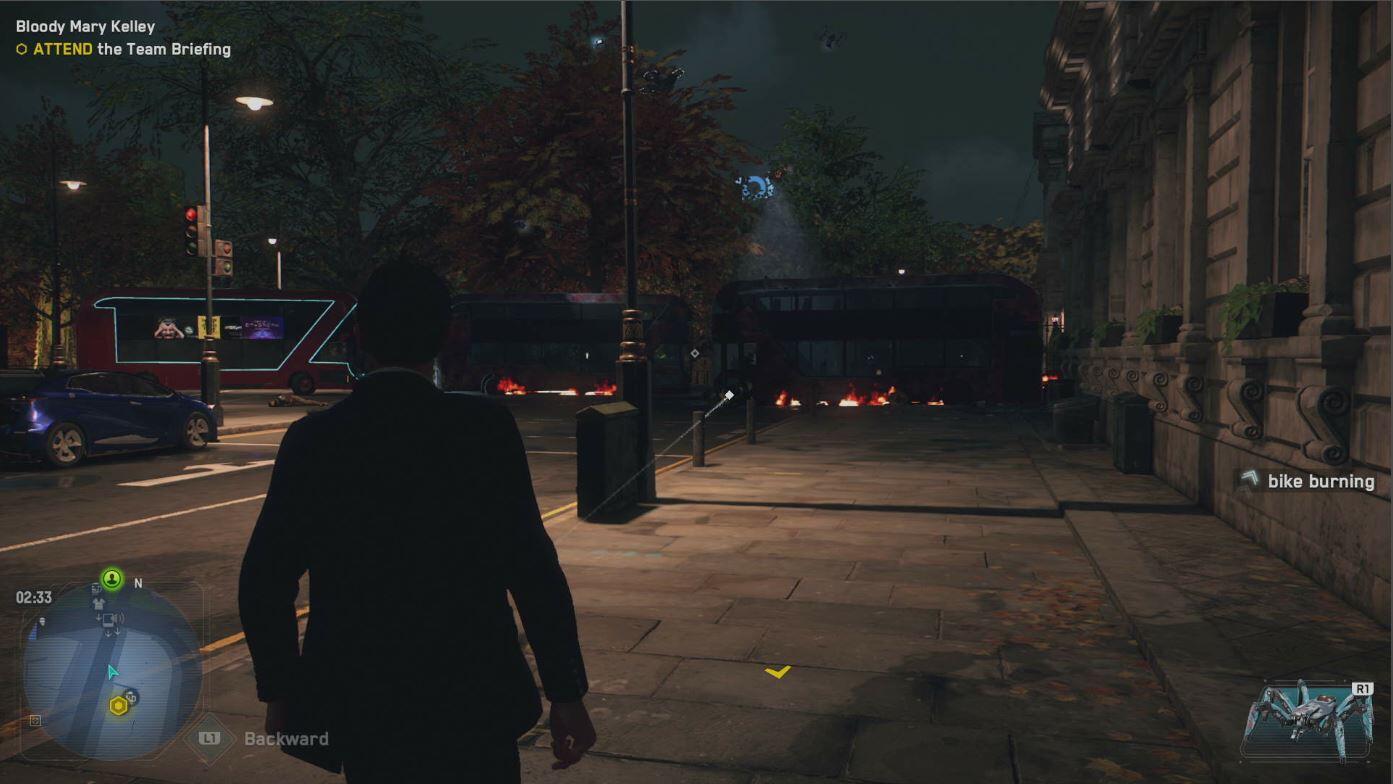Image resolution: width=1393 pixels, height=784 pixels.
Task: Click the clothing shop shirt icon on minimap
Action: [98, 604]
